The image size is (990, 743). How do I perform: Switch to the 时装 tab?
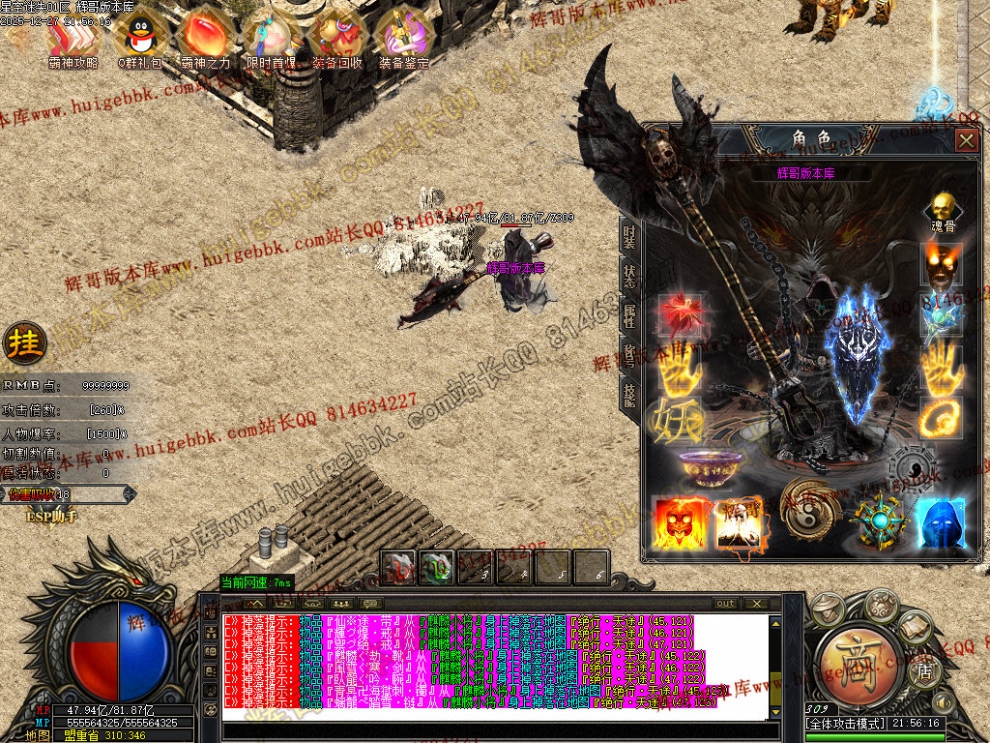click(x=629, y=237)
